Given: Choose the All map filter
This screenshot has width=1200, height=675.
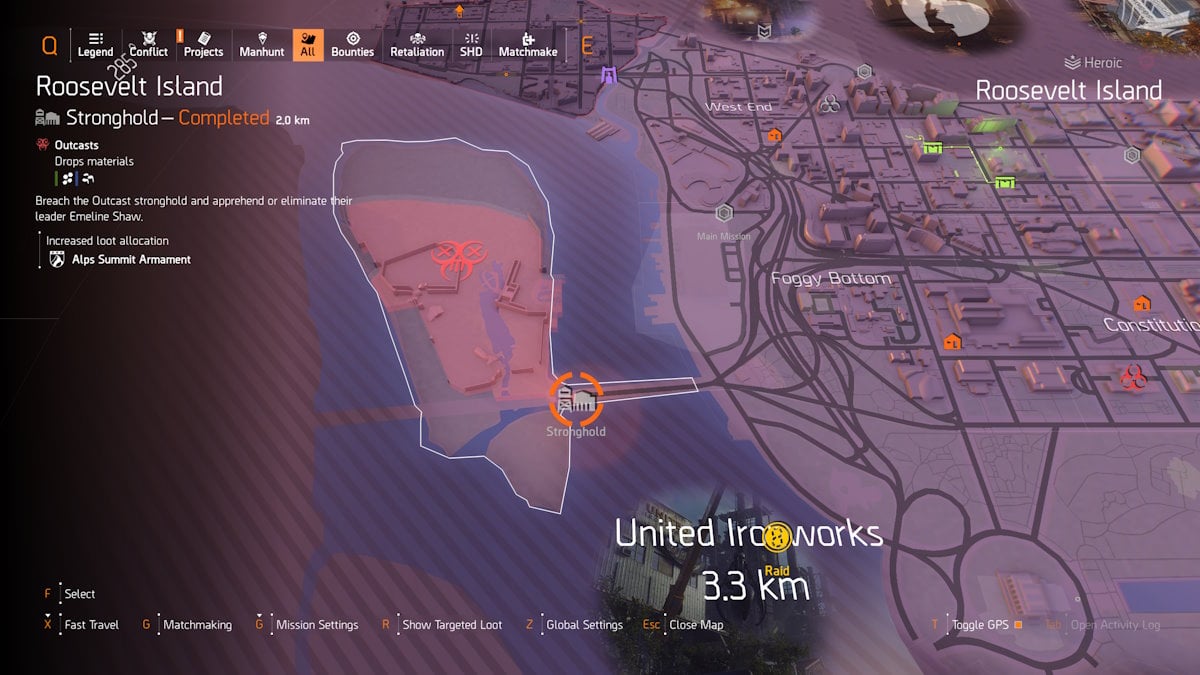Looking at the screenshot, I should click(x=308, y=45).
